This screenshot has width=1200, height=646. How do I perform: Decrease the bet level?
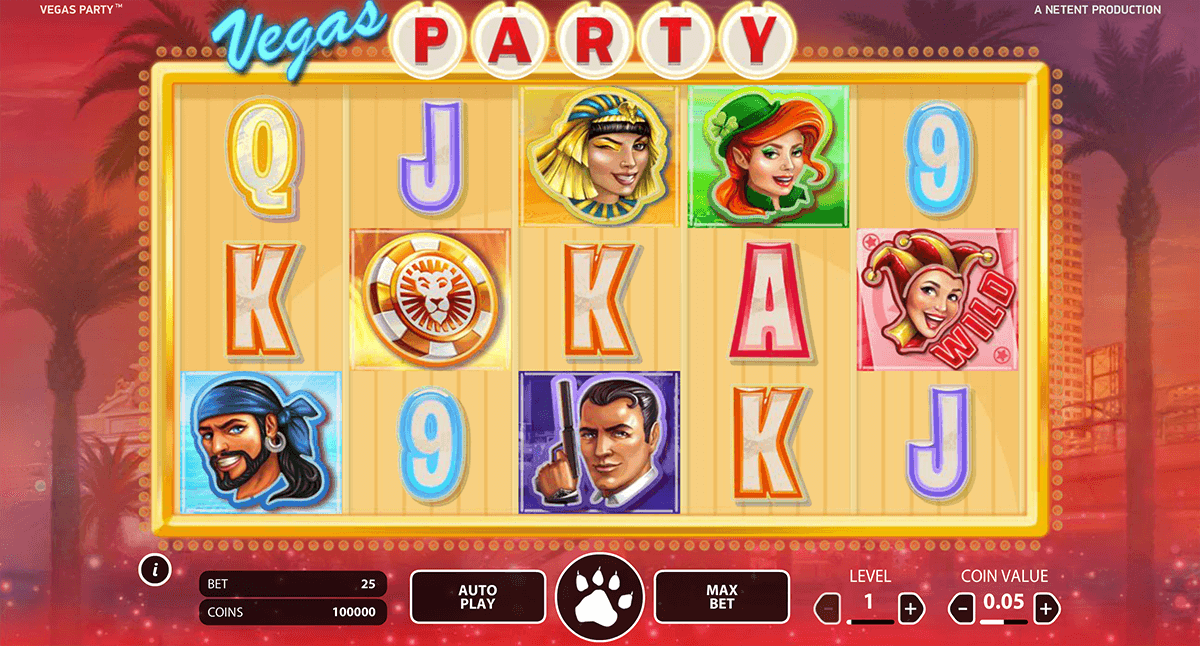click(828, 606)
